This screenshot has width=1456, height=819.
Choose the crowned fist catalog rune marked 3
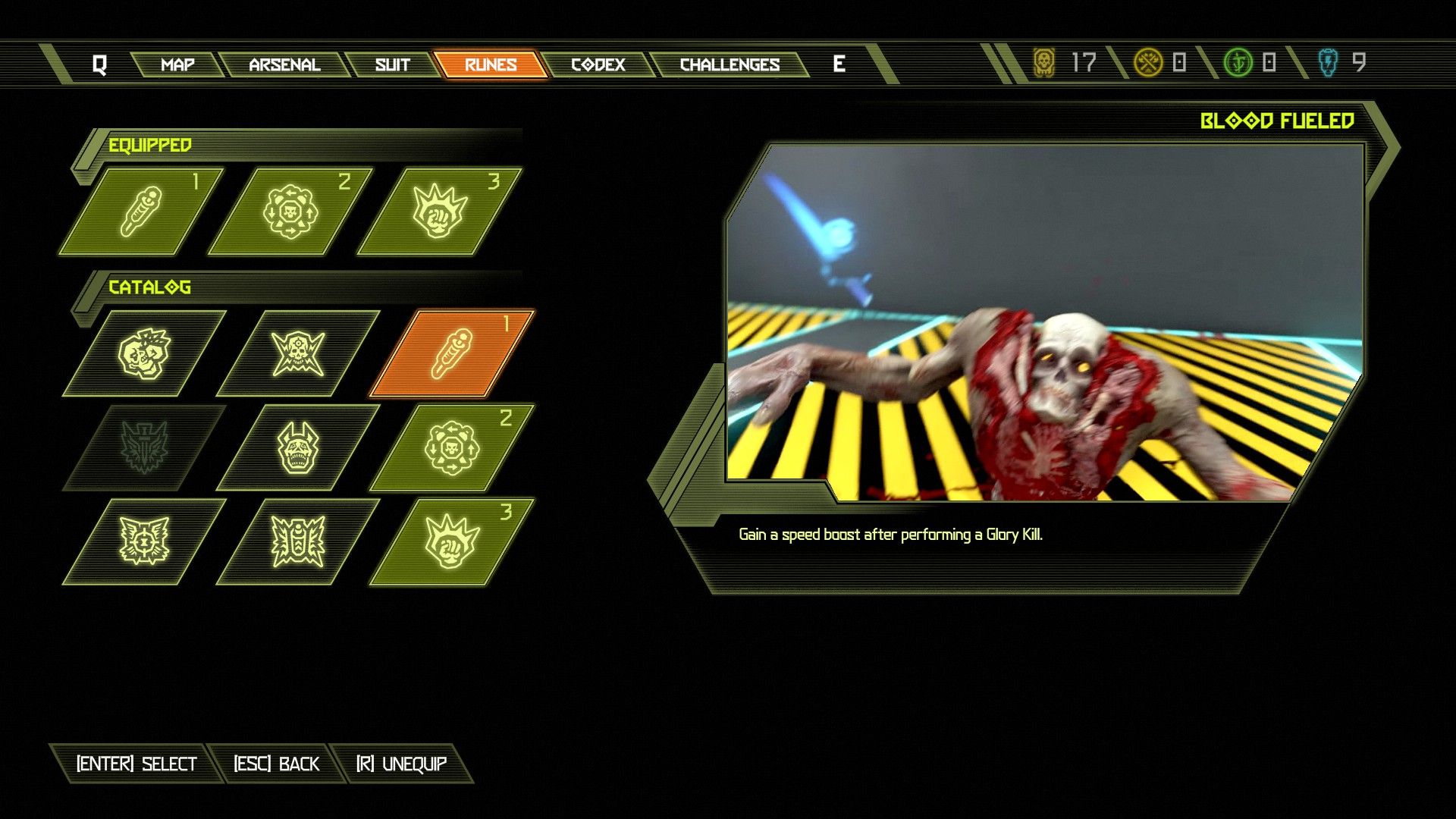[x=452, y=541]
